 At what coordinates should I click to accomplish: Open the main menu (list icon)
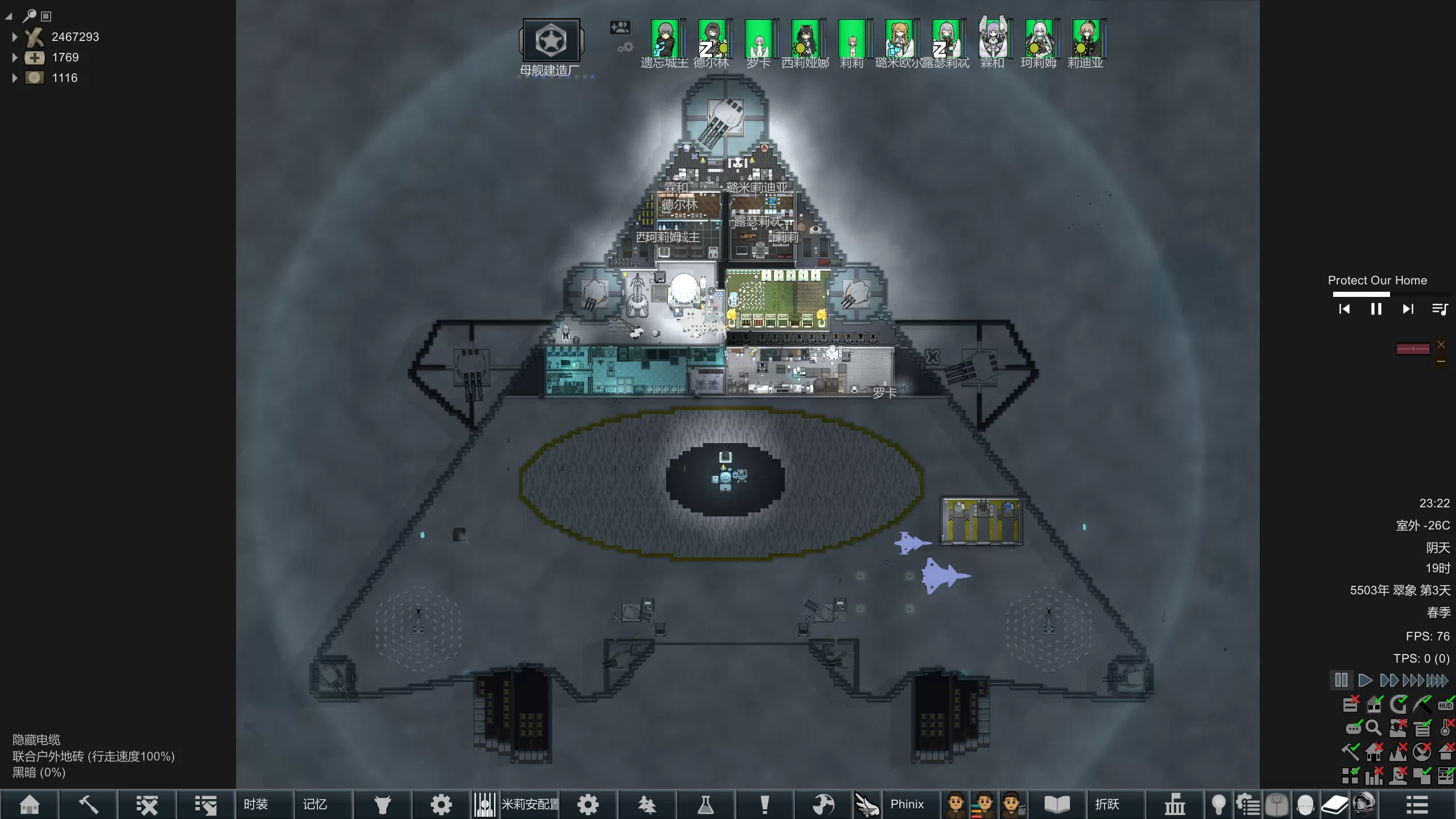pyautogui.click(x=1417, y=804)
